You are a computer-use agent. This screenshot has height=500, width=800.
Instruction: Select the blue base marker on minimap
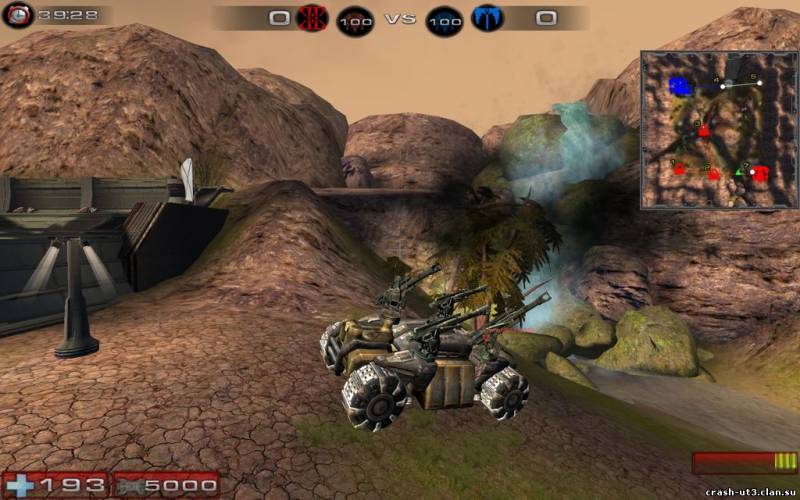pyautogui.click(x=682, y=86)
